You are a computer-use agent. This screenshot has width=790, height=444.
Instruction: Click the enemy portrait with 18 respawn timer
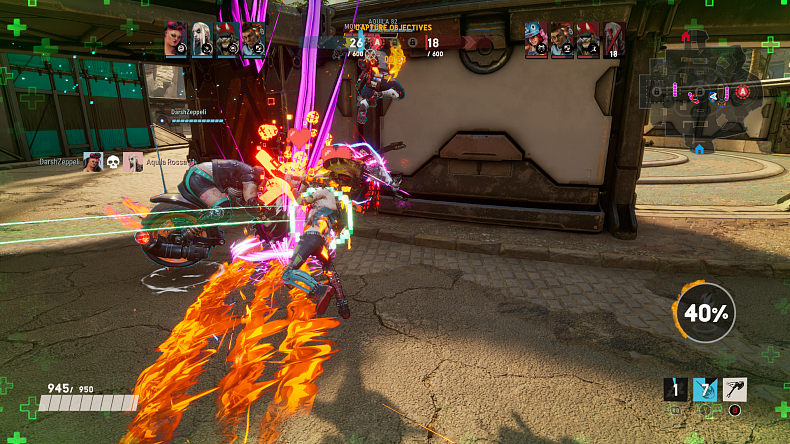click(x=614, y=40)
